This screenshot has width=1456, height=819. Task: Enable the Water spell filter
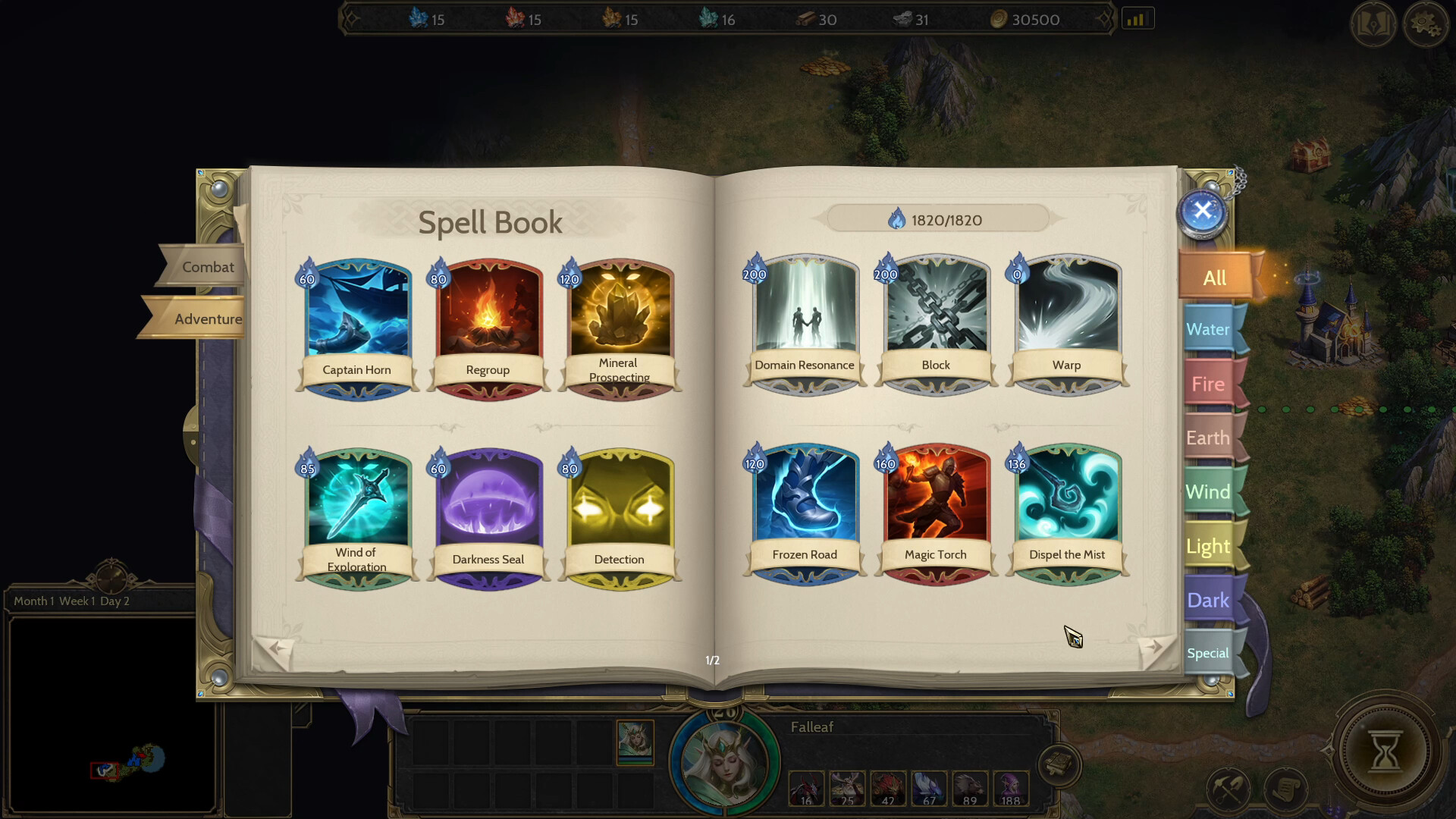pyautogui.click(x=1210, y=329)
